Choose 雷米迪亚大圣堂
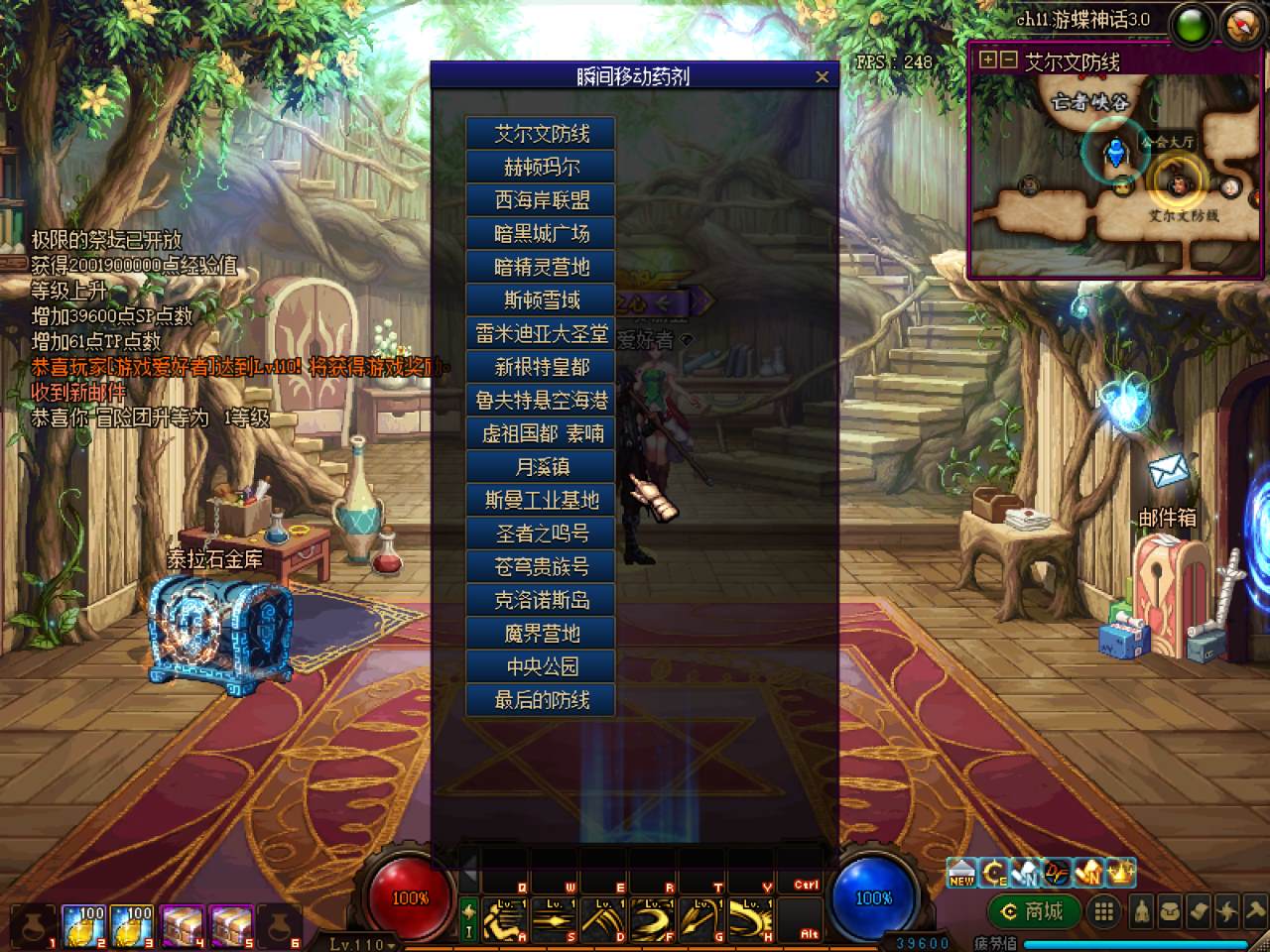 [x=541, y=334]
